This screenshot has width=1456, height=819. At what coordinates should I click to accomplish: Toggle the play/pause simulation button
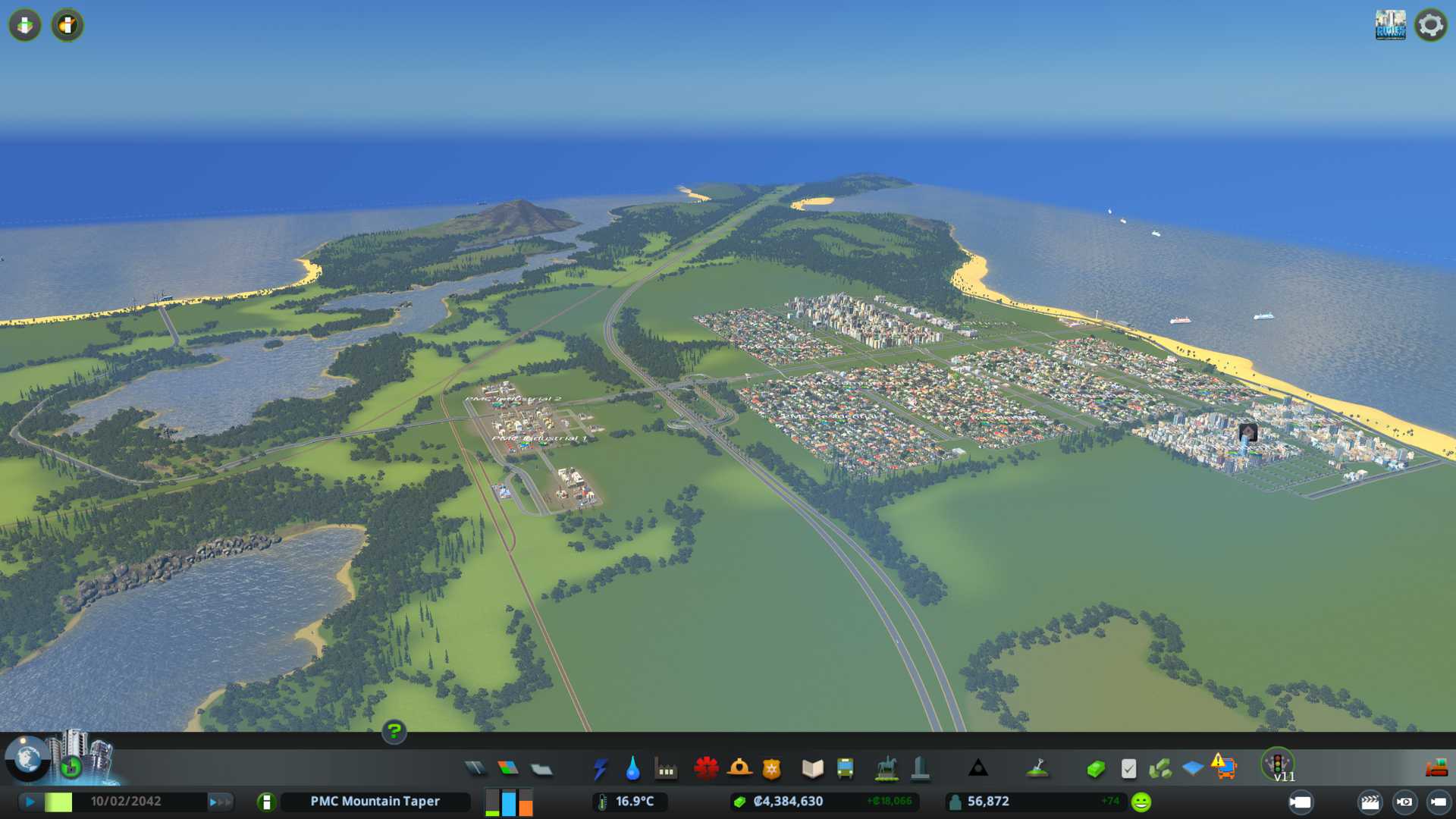pos(30,802)
